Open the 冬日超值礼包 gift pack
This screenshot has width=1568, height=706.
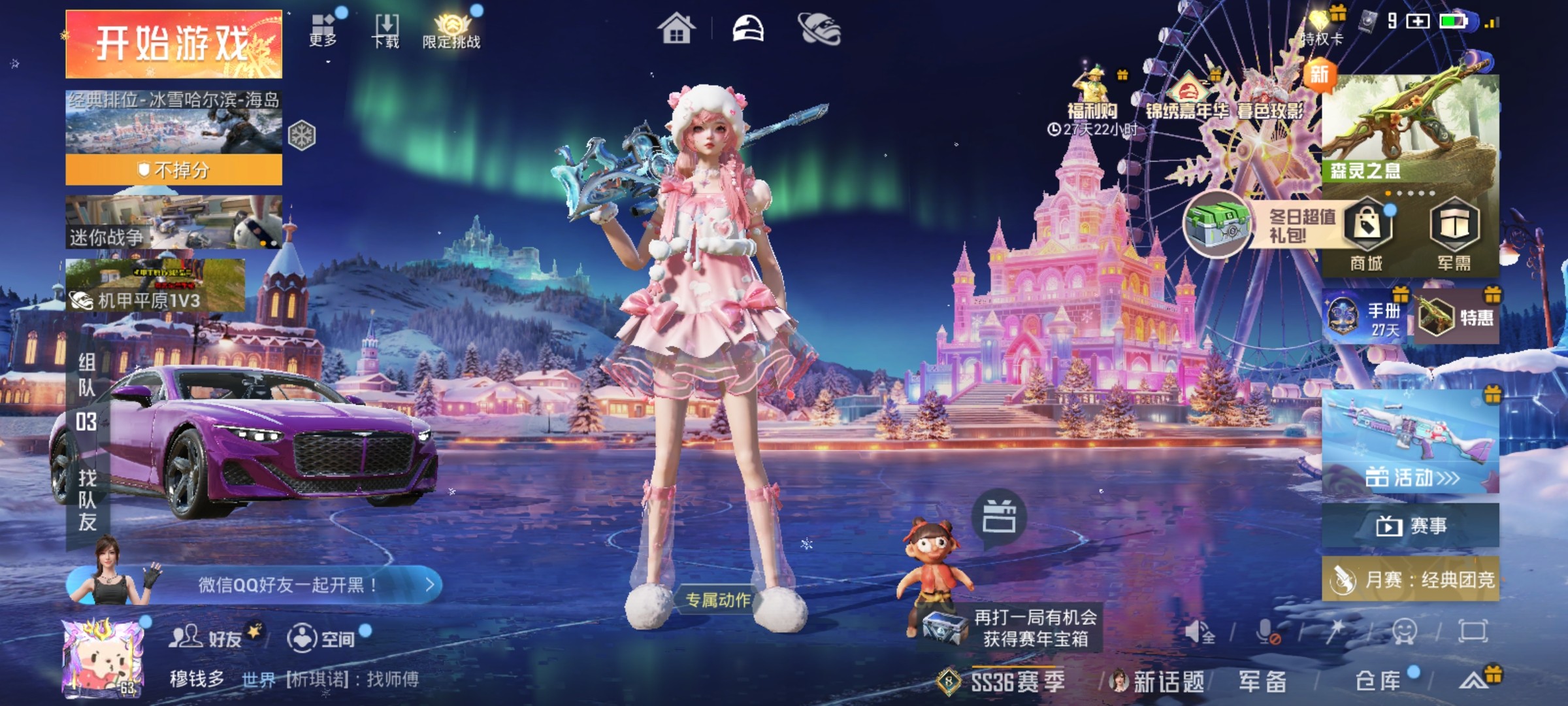coord(1261,225)
